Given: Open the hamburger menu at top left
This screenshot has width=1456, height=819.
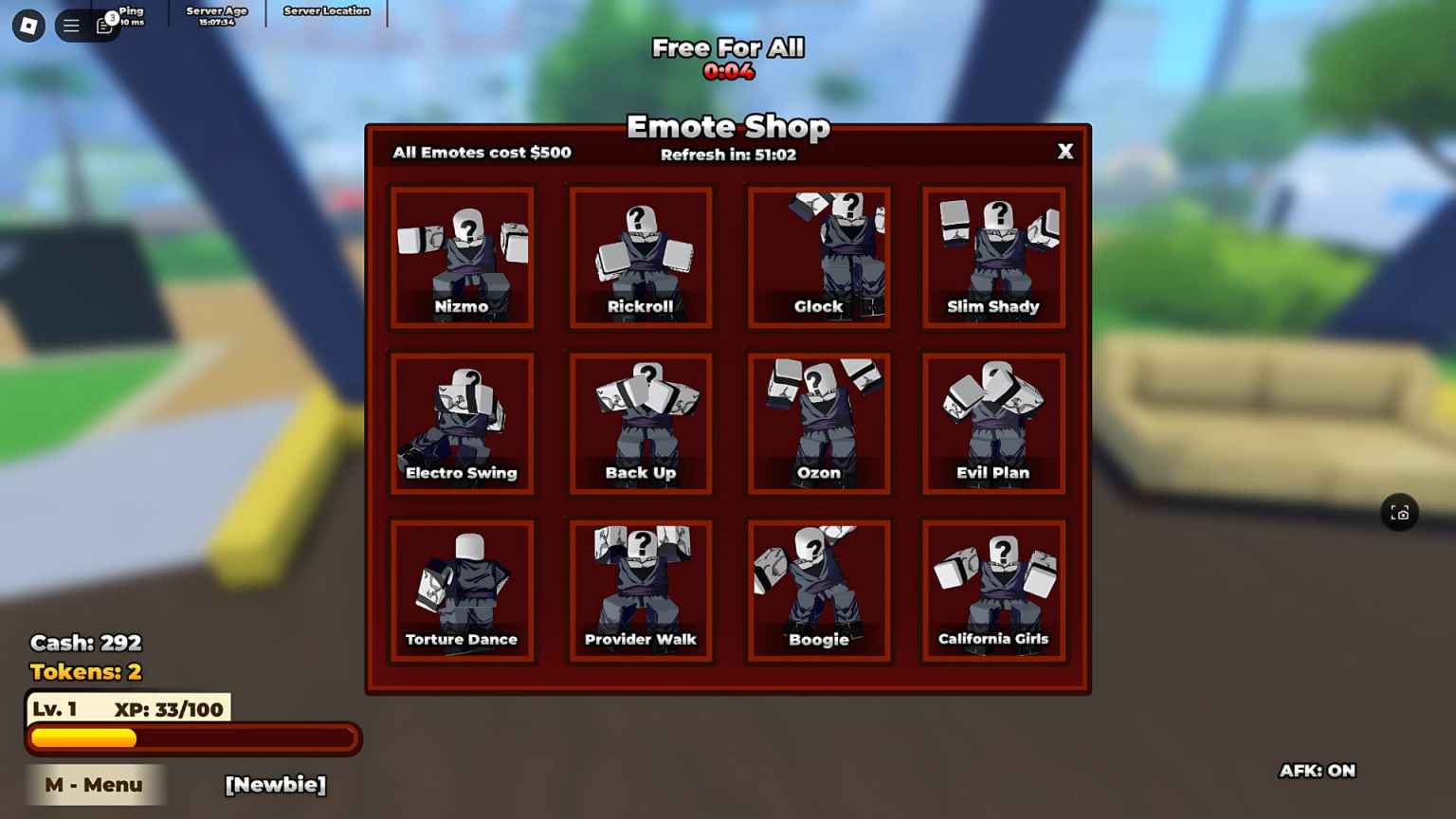Looking at the screenshot, I should click(72, 26).
